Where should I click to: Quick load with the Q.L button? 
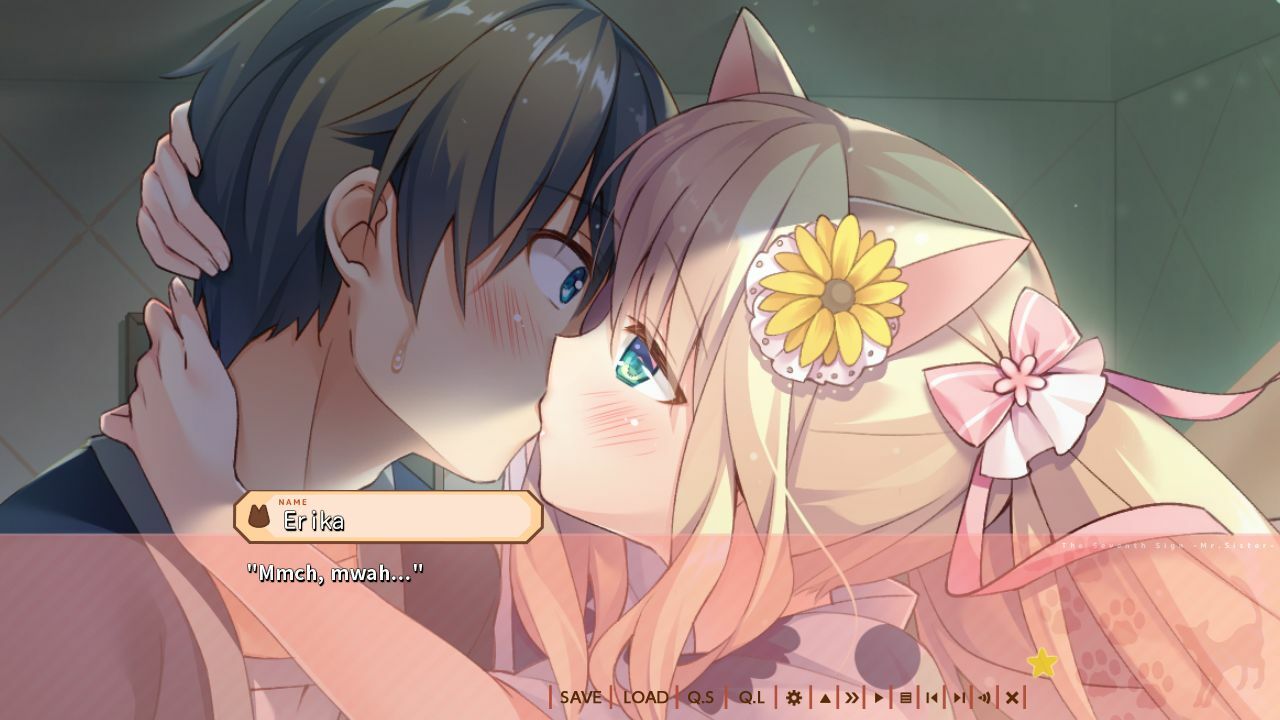click(751, 698)
